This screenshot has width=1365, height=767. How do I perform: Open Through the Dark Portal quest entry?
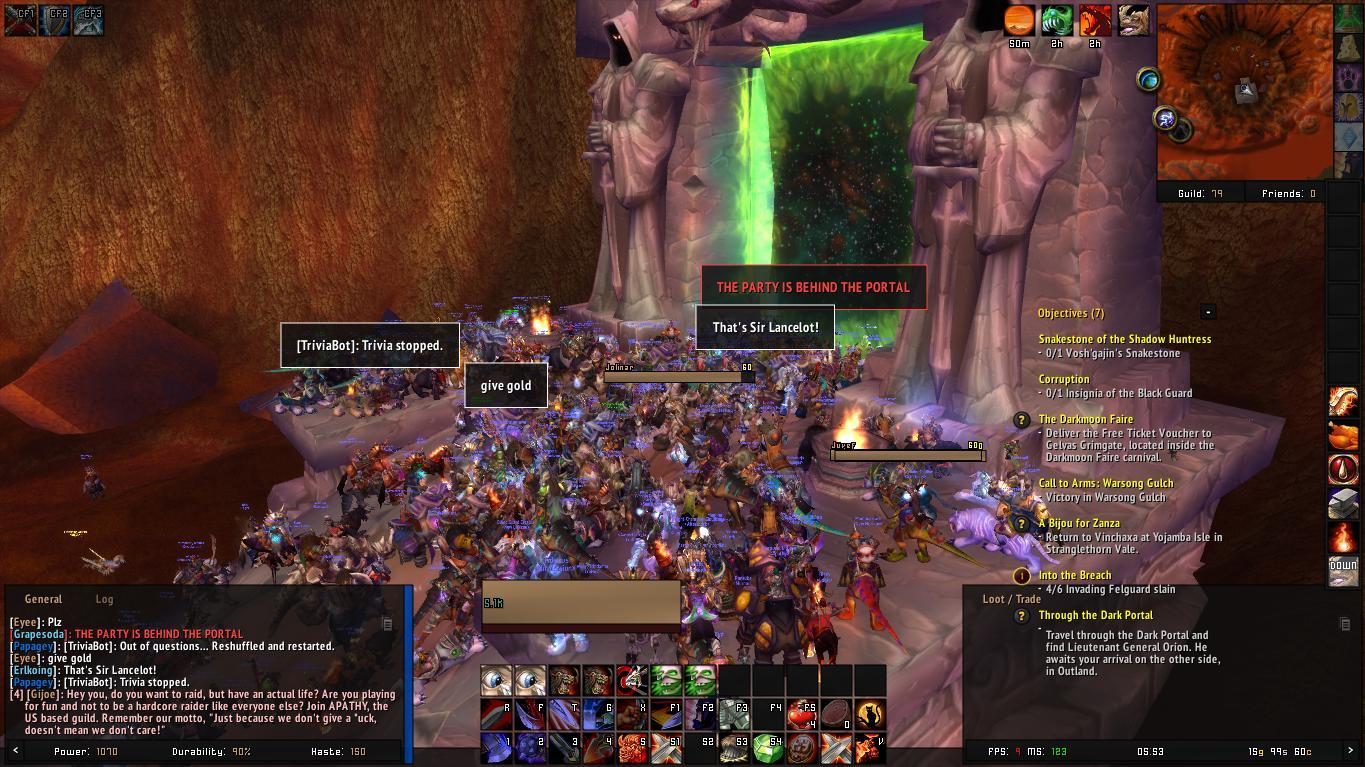coord(1095,615)
